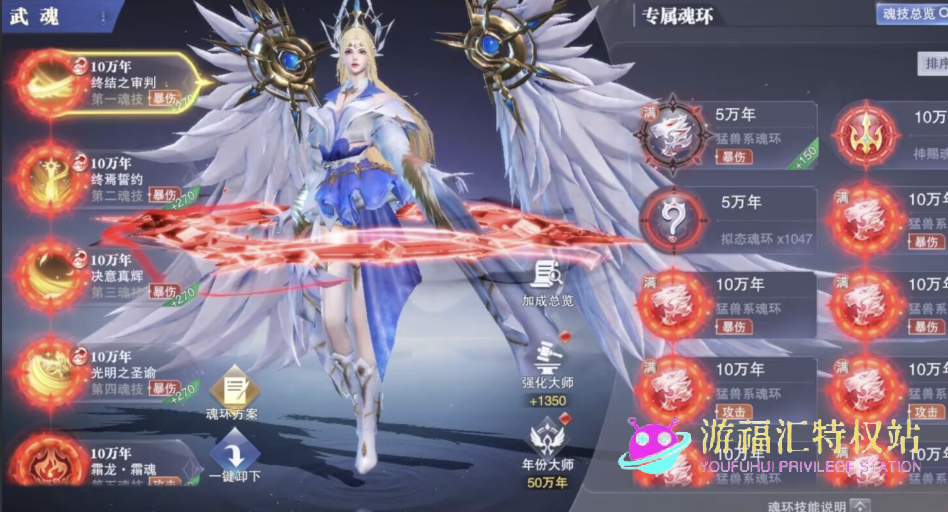Open the 加成总览 bonus overview
Viewport: 948px width, 512px height.
546,280
